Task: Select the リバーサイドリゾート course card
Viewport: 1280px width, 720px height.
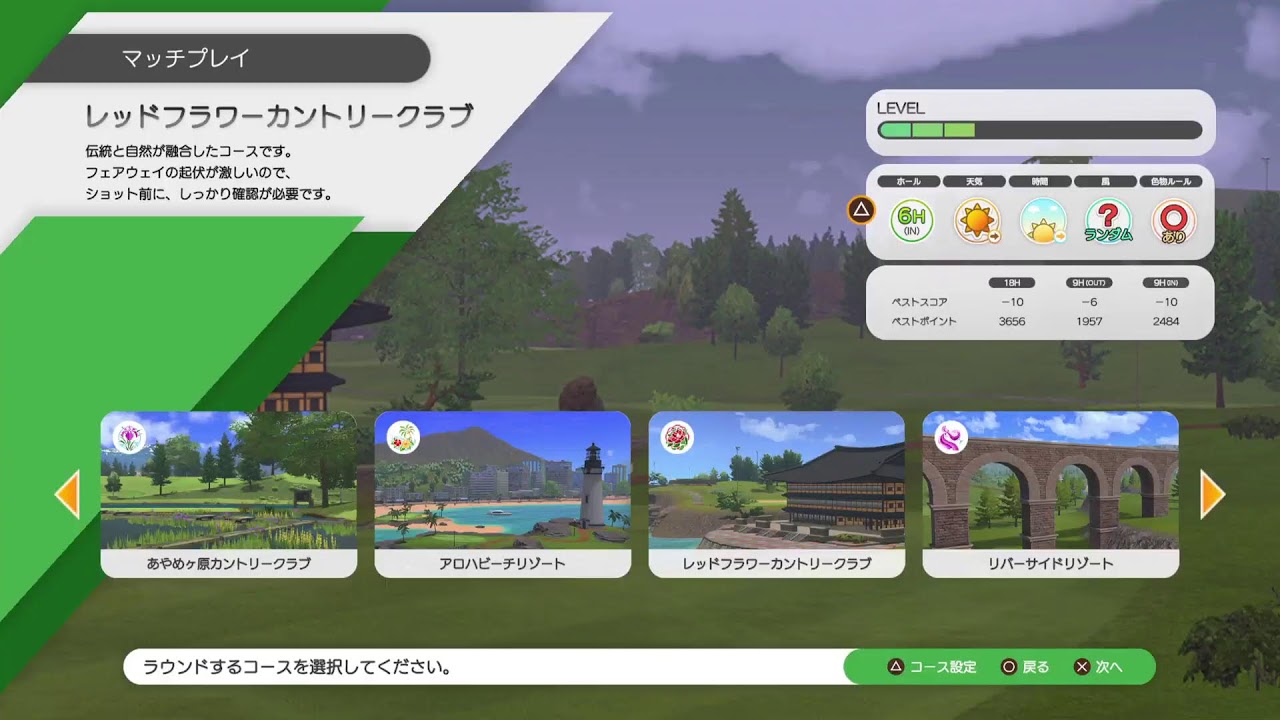Action: [x=1050, y=494]
